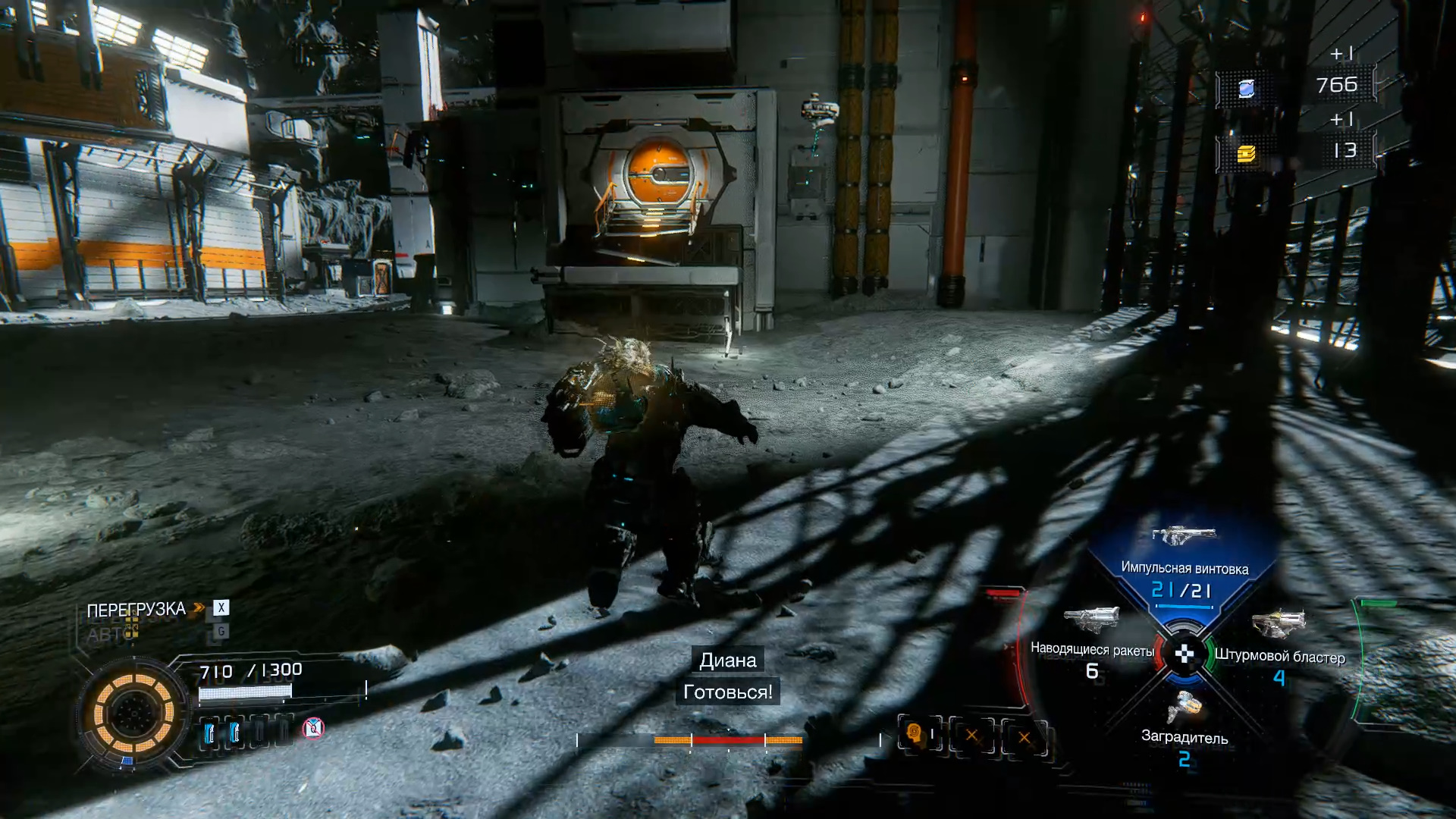Click the yellow crate resource icon
Screen dimensions: 1456x819
tap(1246, 154)
